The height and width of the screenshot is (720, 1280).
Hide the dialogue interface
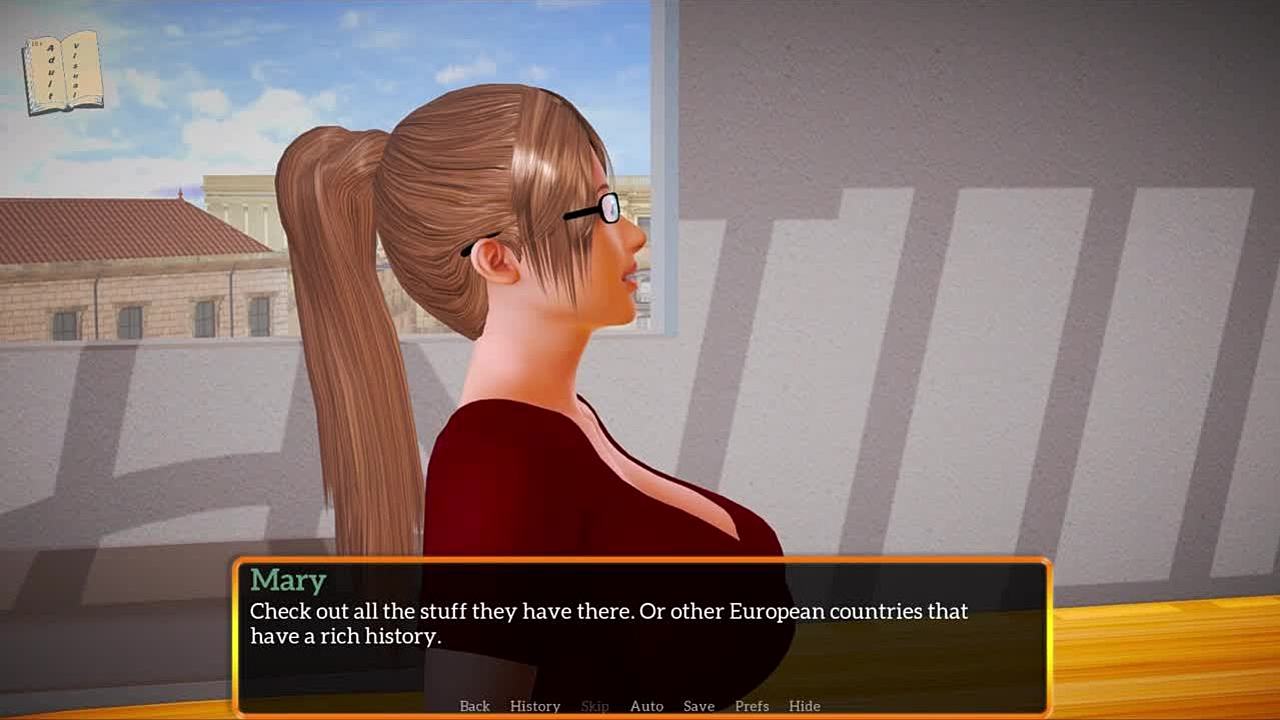tap(804, 706)
